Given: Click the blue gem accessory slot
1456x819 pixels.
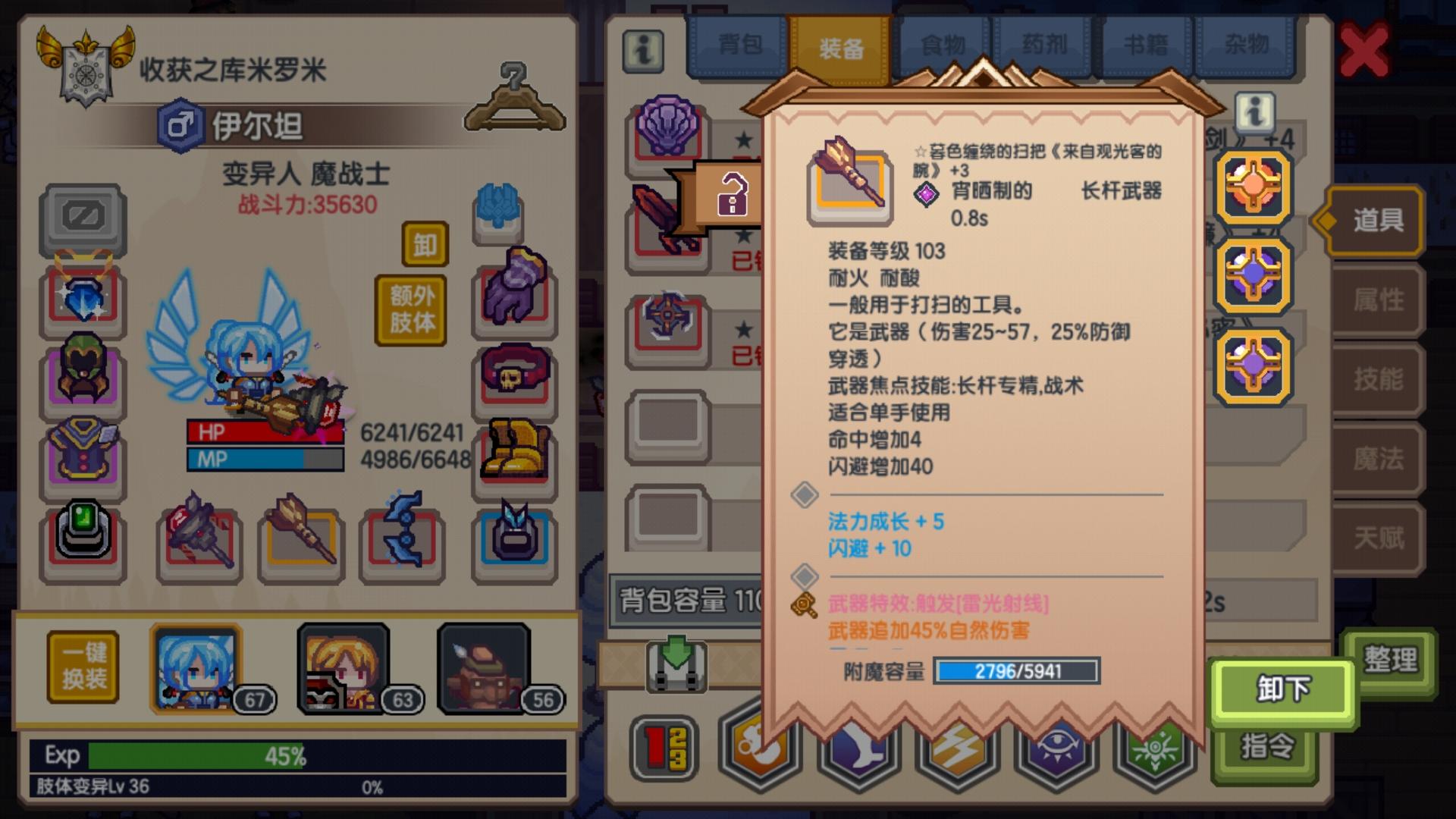Looking at the screenshot, I should (x=83, y=297).
